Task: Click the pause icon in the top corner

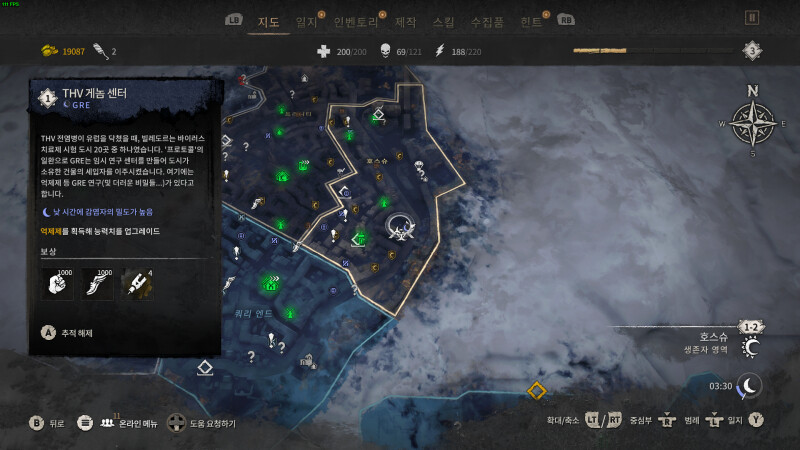Action: click(x=752, y=17)
